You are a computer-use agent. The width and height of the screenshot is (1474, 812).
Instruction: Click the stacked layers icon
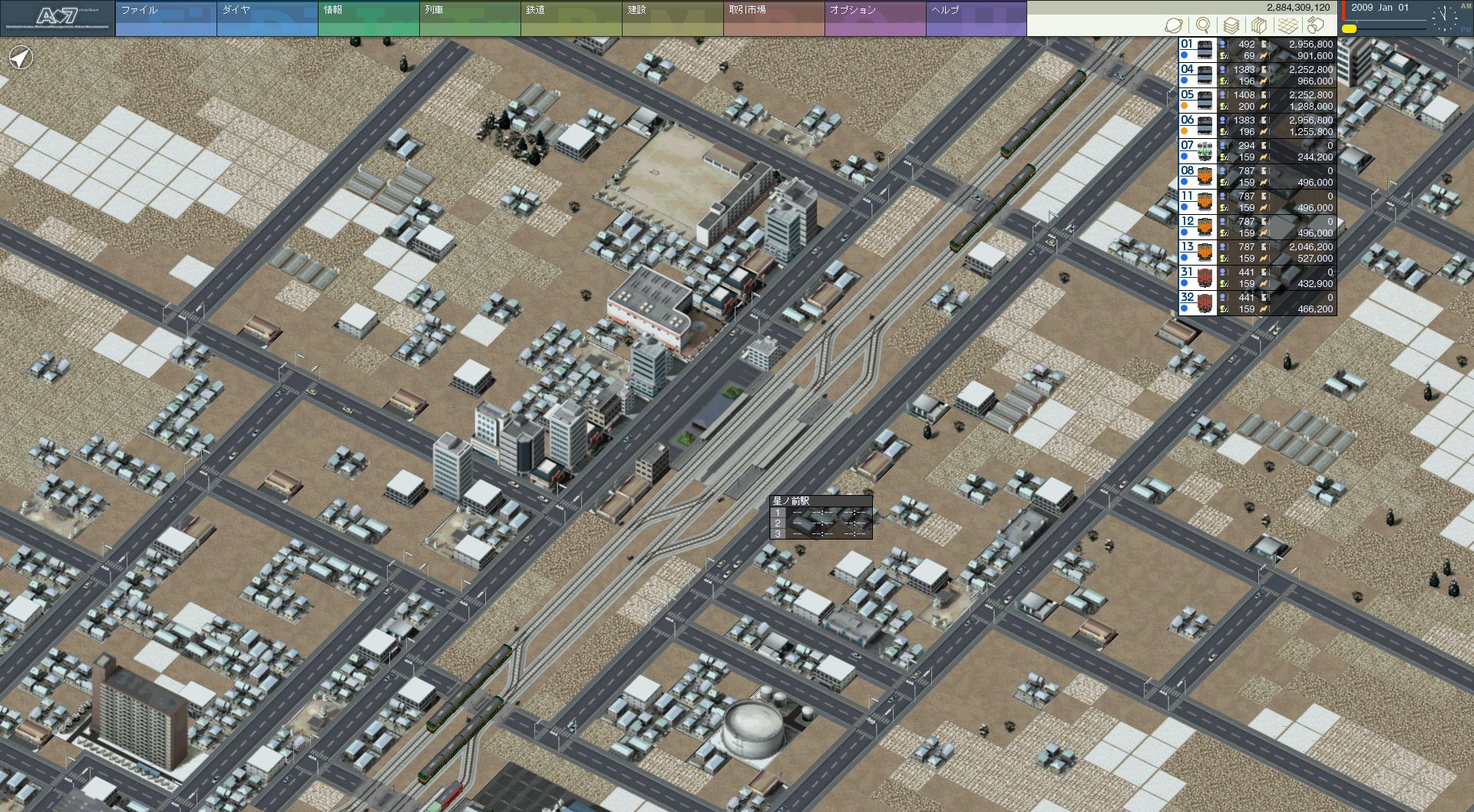1231,25
